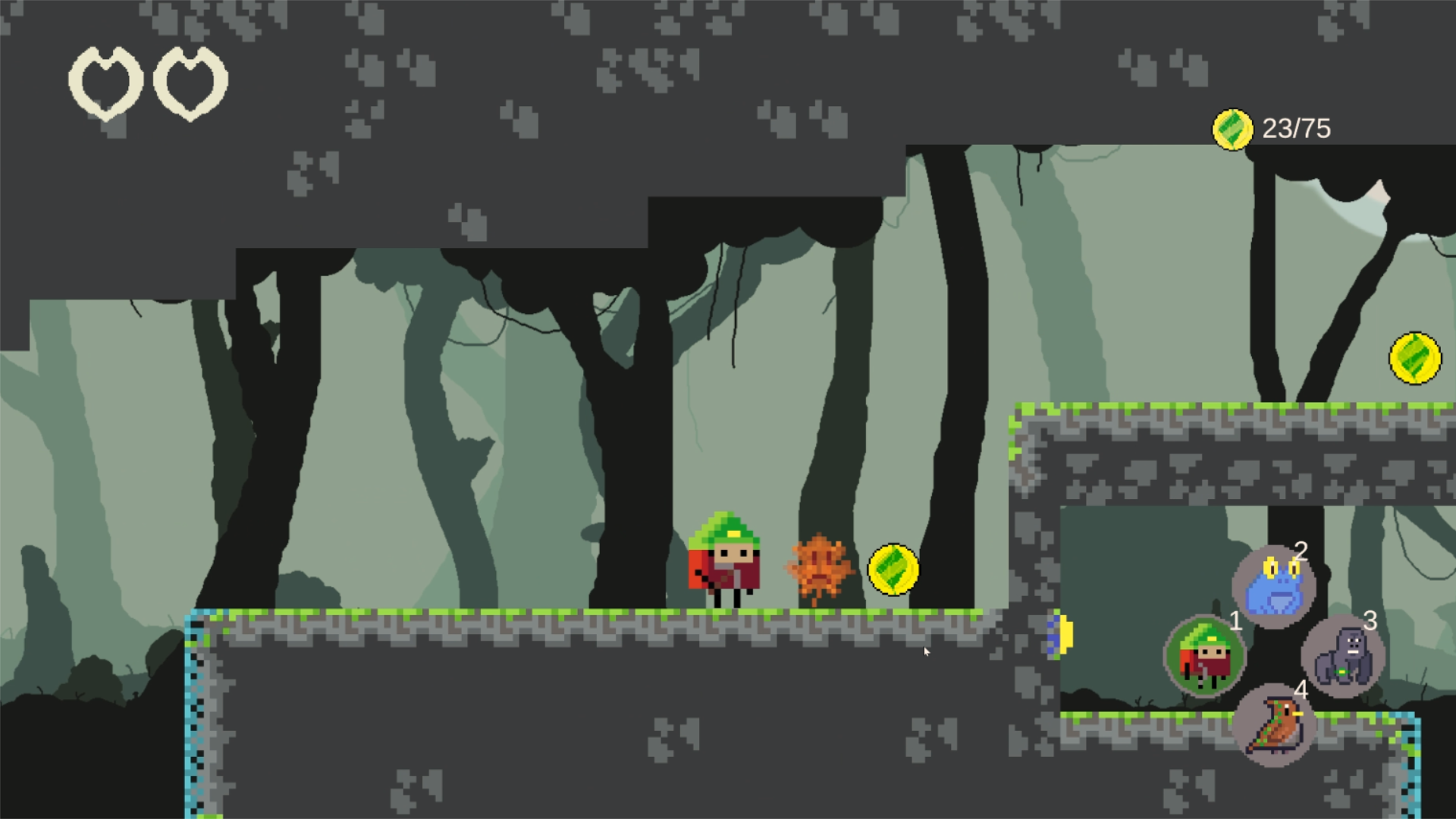Viewport: 1456px width, 819px height.
Task: Choose the gray gorilla form
Action: [x=1343, y=657]
